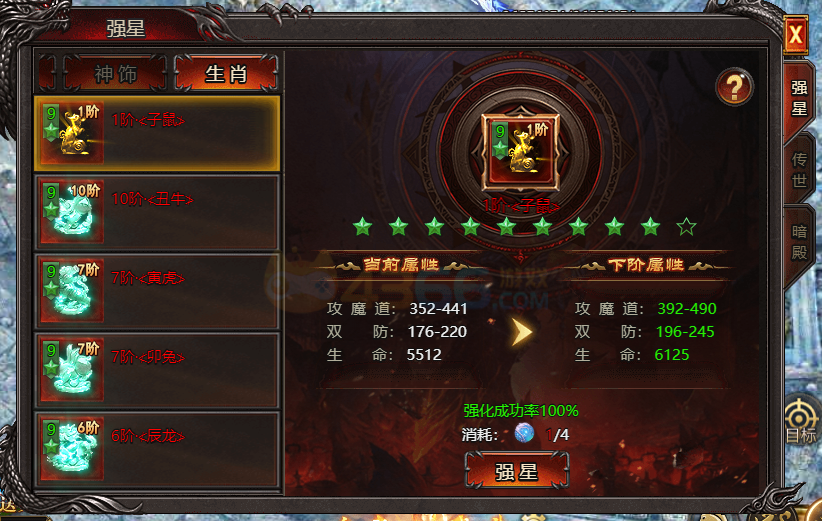Select the 生肖 tab
Screen dimensions: 822x521
tap(226, 73)
